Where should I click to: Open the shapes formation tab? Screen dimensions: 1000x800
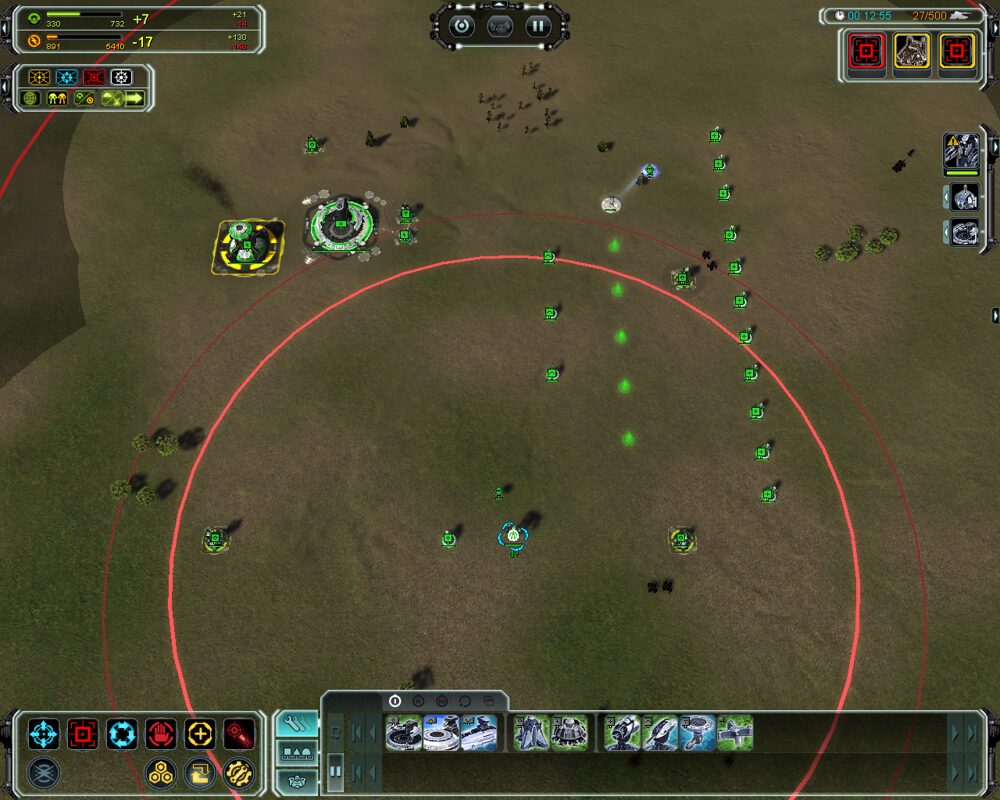pos(296,753)
